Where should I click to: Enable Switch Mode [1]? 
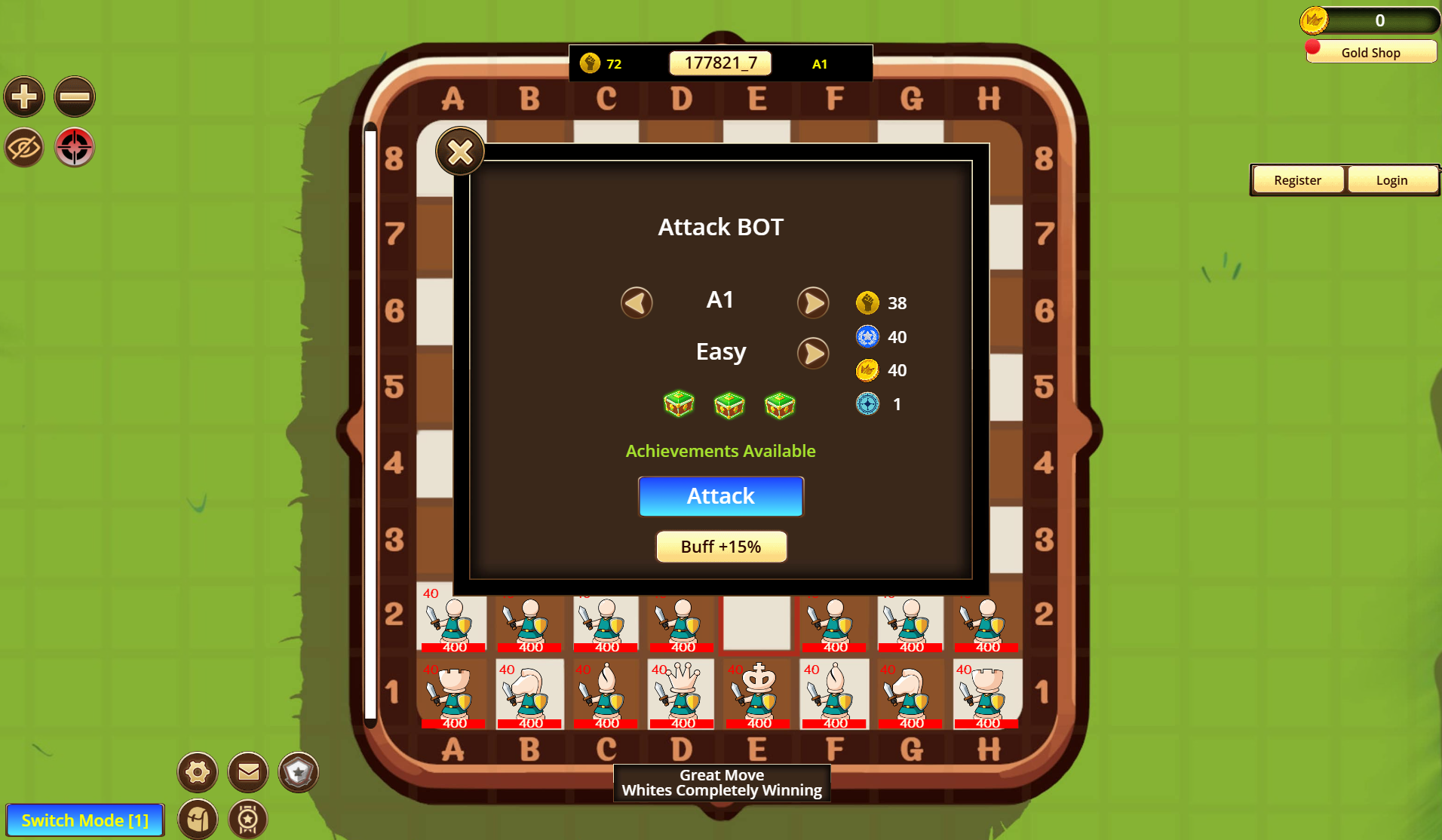85,820
